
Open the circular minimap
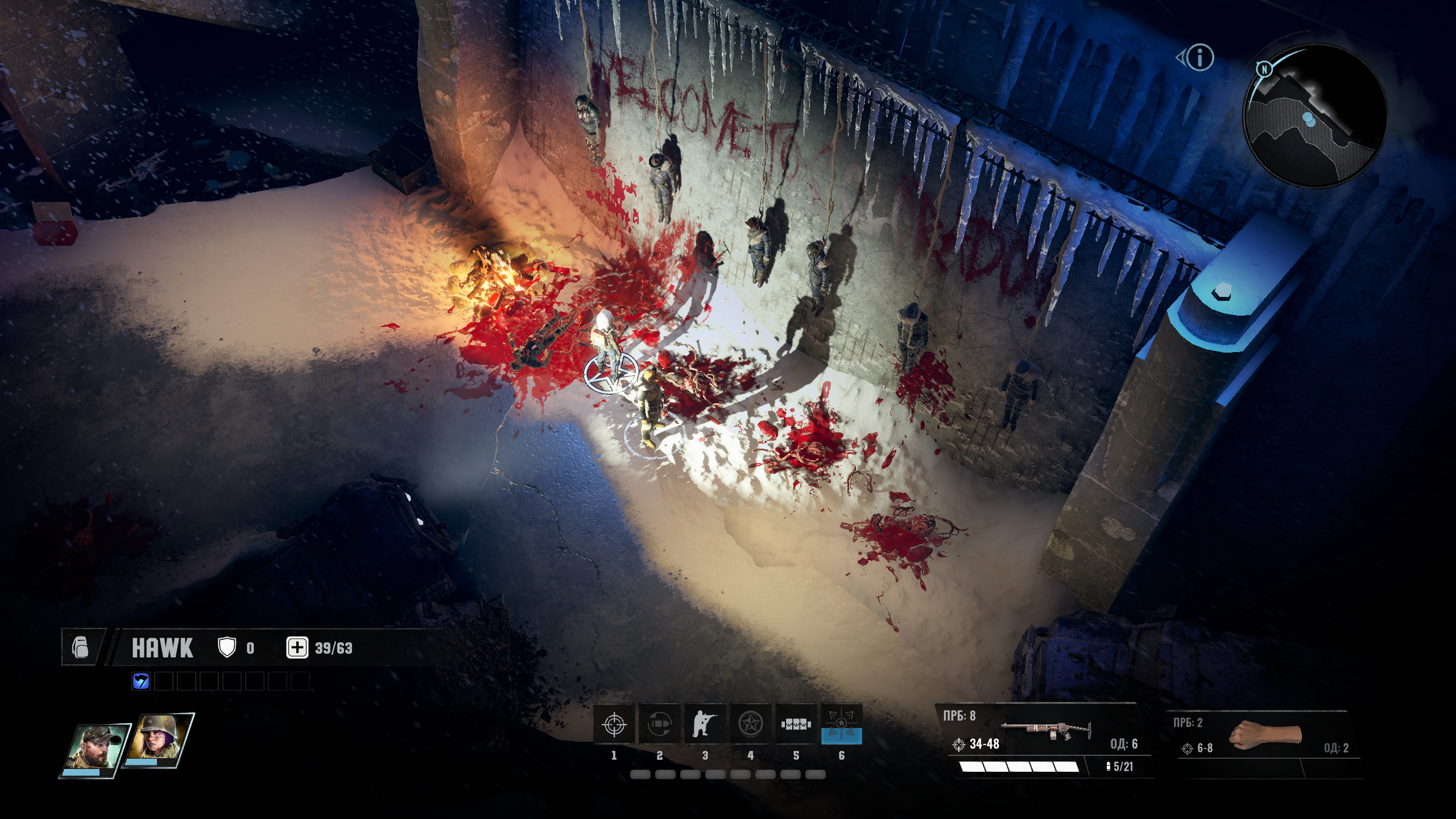point(1315,116)
